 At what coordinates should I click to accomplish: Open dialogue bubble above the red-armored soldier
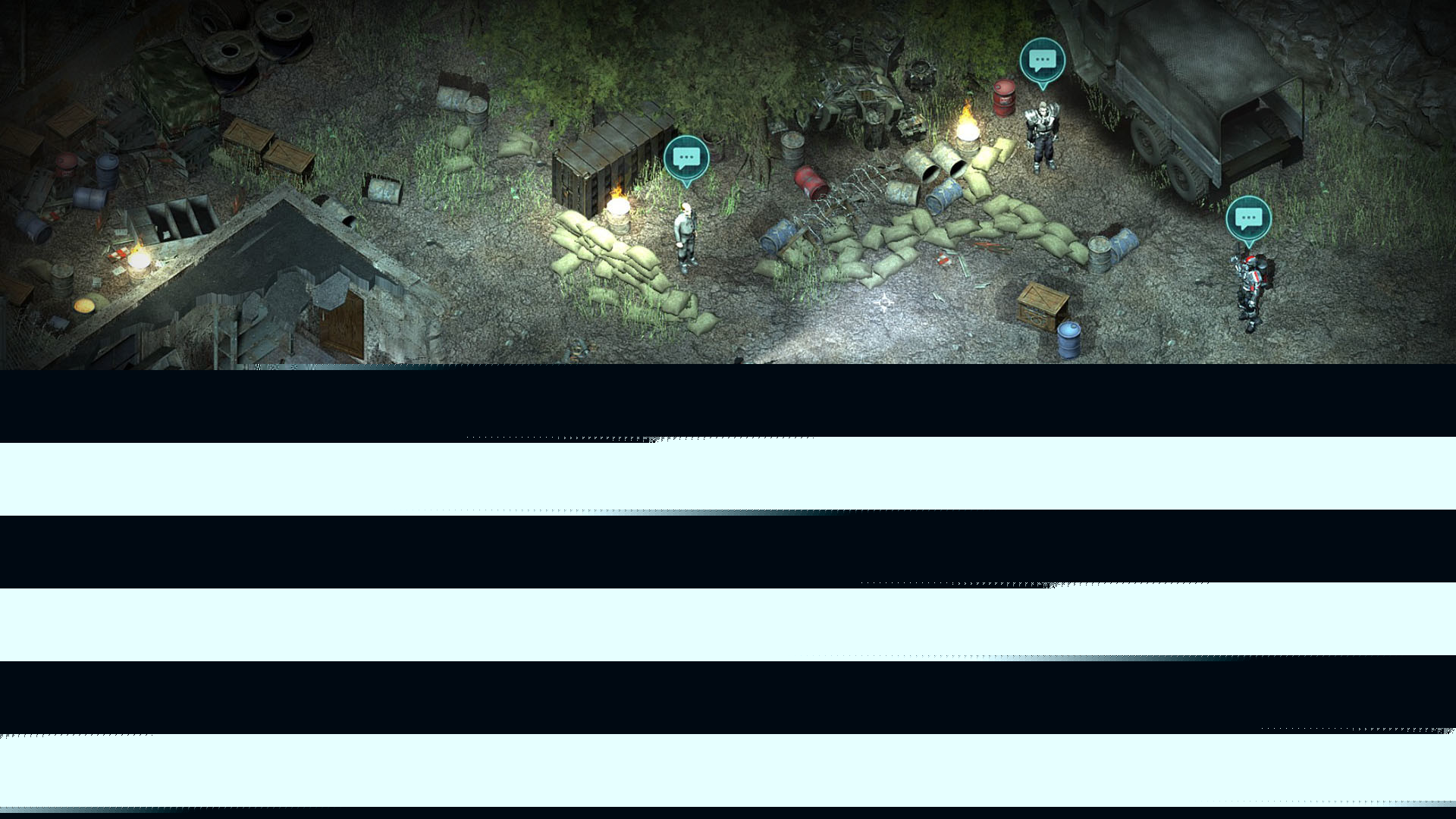click(x=1248, y=219)
